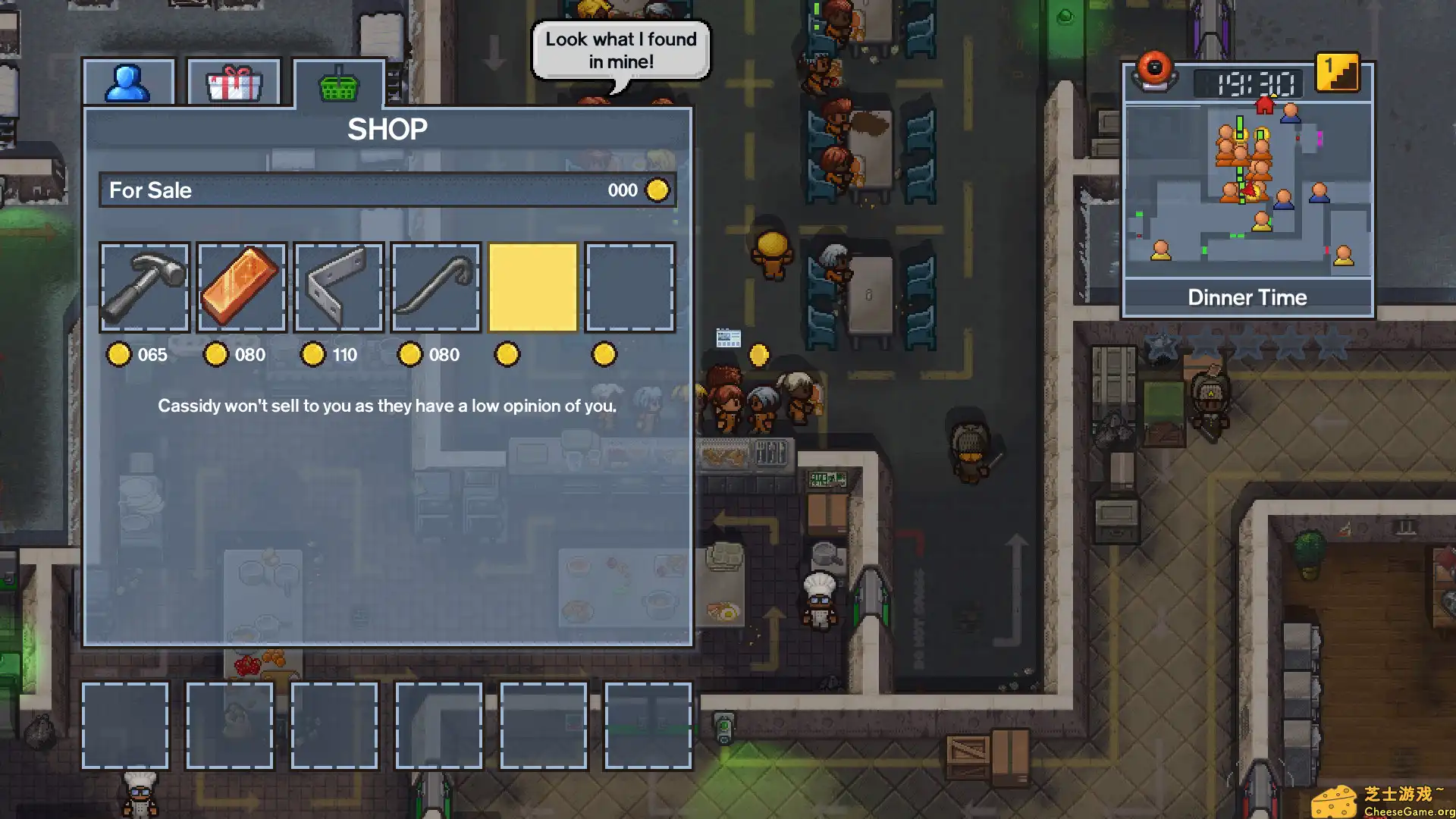Click the empty shop slot after the crowbar
1456x819 pixels.
coord(630,287)
